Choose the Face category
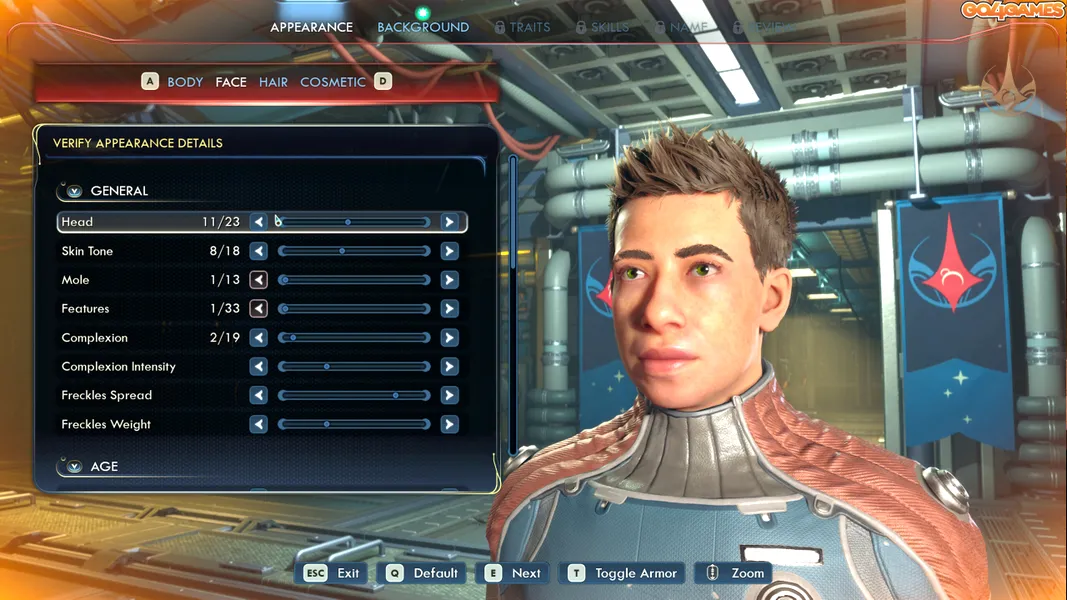This screenshot has width=1067, height=600. [x=231, y=82]
